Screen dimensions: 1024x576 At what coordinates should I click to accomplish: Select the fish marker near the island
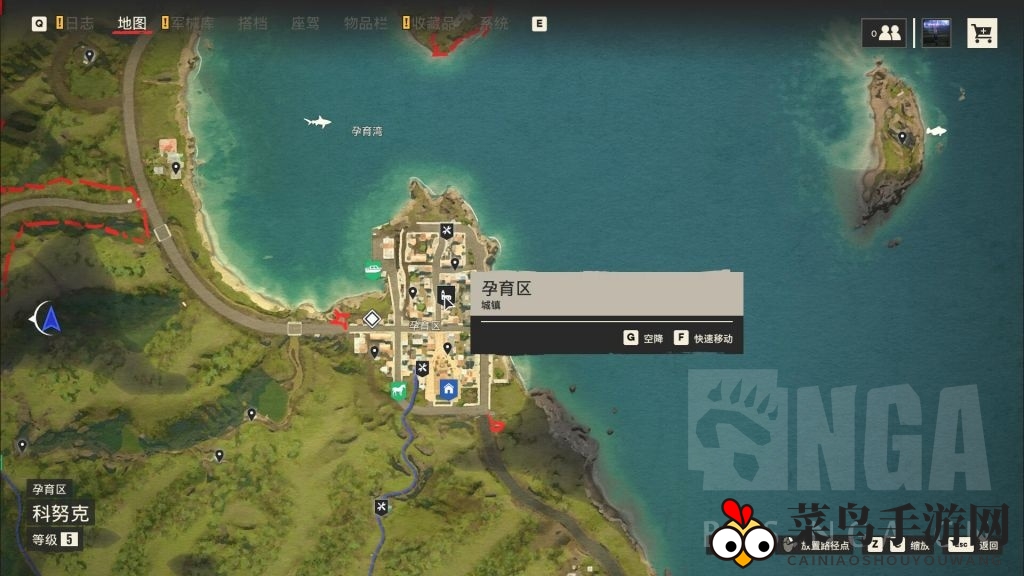936,131
